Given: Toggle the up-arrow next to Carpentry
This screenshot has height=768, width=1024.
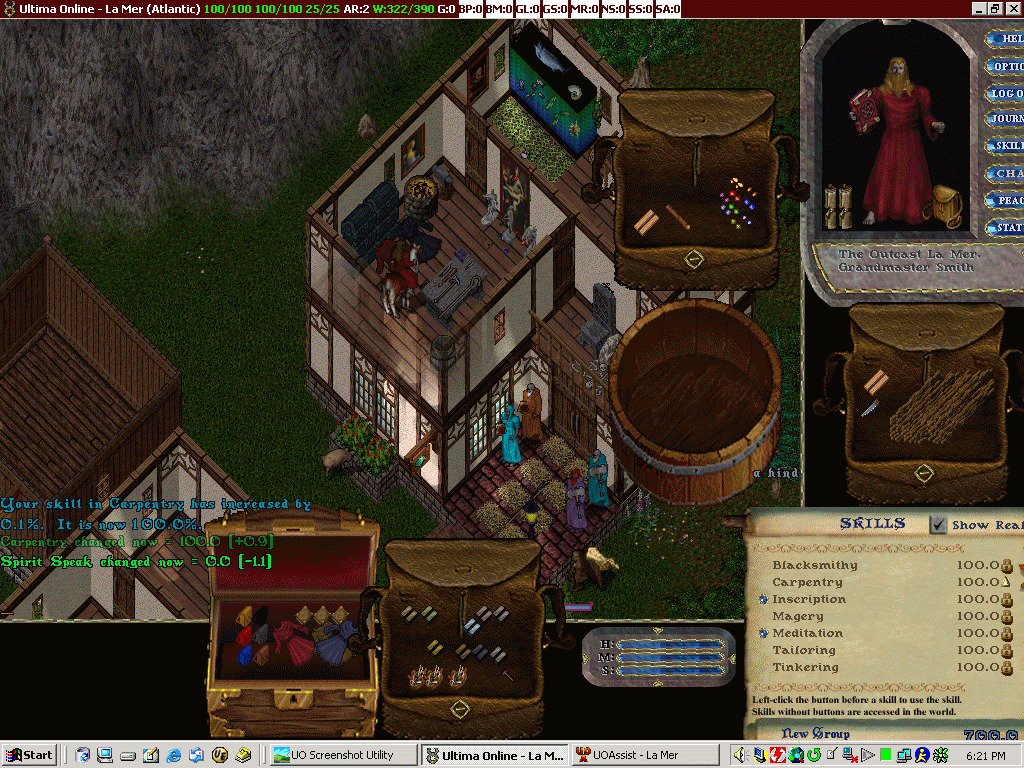Looking at the screenshot, I should coord(1007,582).
